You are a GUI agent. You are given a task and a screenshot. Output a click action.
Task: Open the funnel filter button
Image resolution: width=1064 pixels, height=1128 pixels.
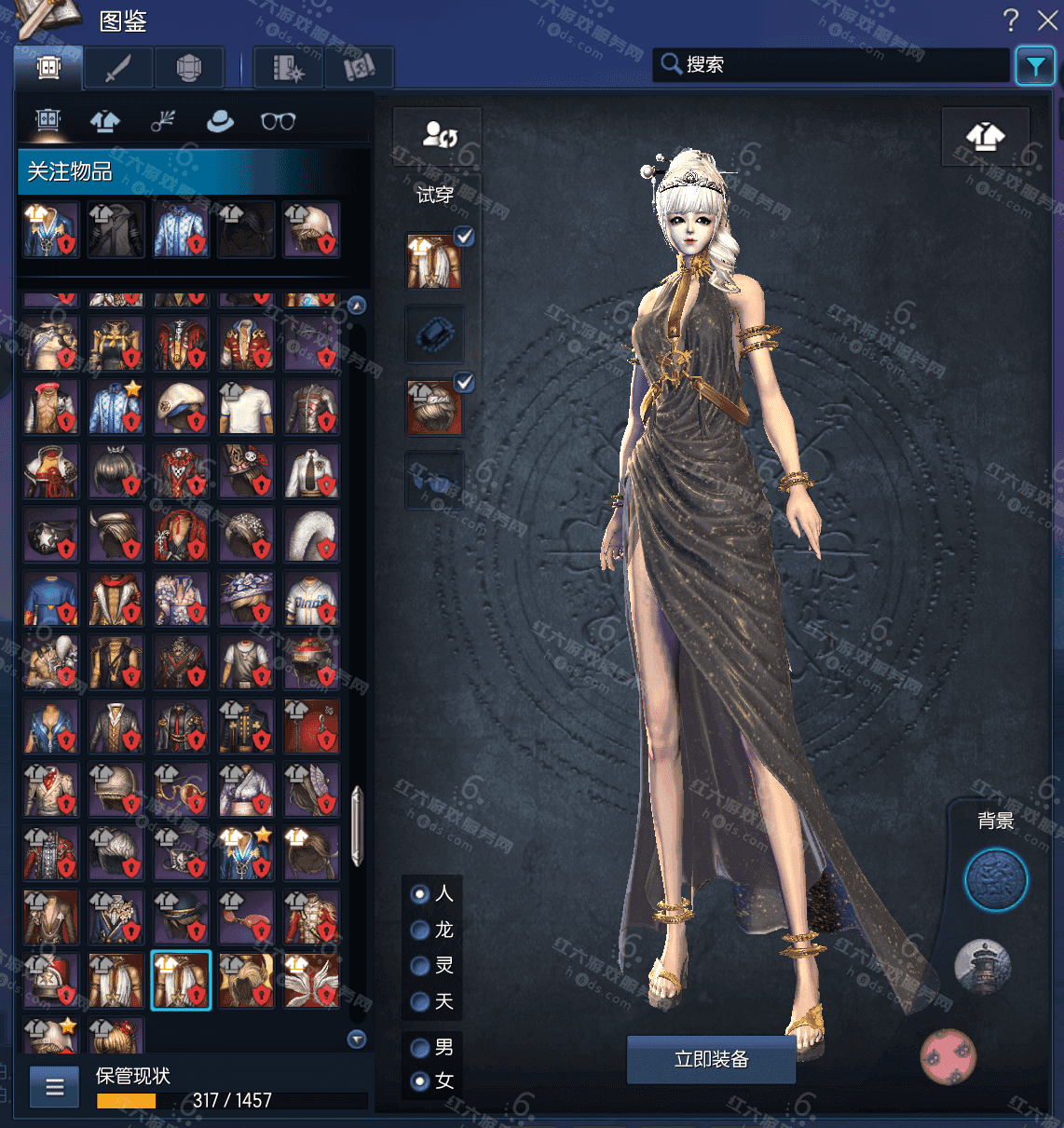point(1035,65)
